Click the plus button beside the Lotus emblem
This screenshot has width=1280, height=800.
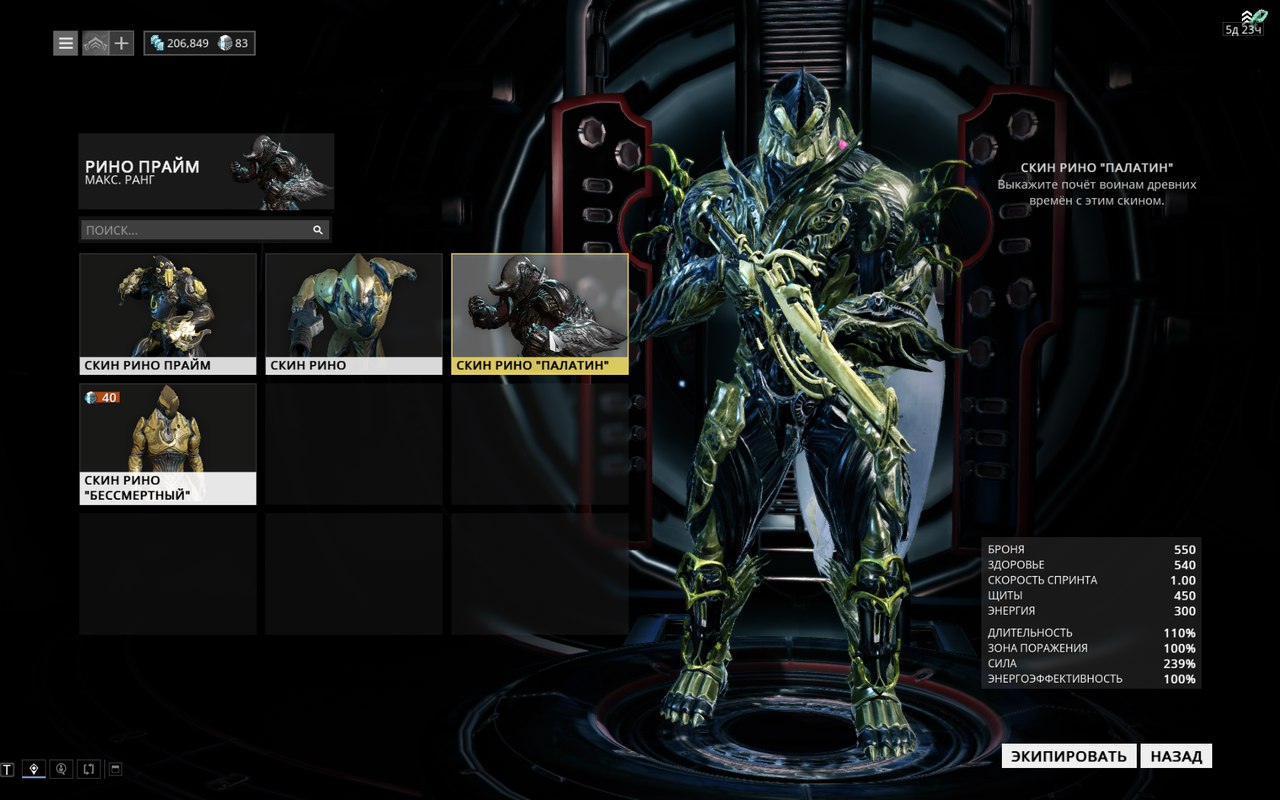(x=122, y=43)
